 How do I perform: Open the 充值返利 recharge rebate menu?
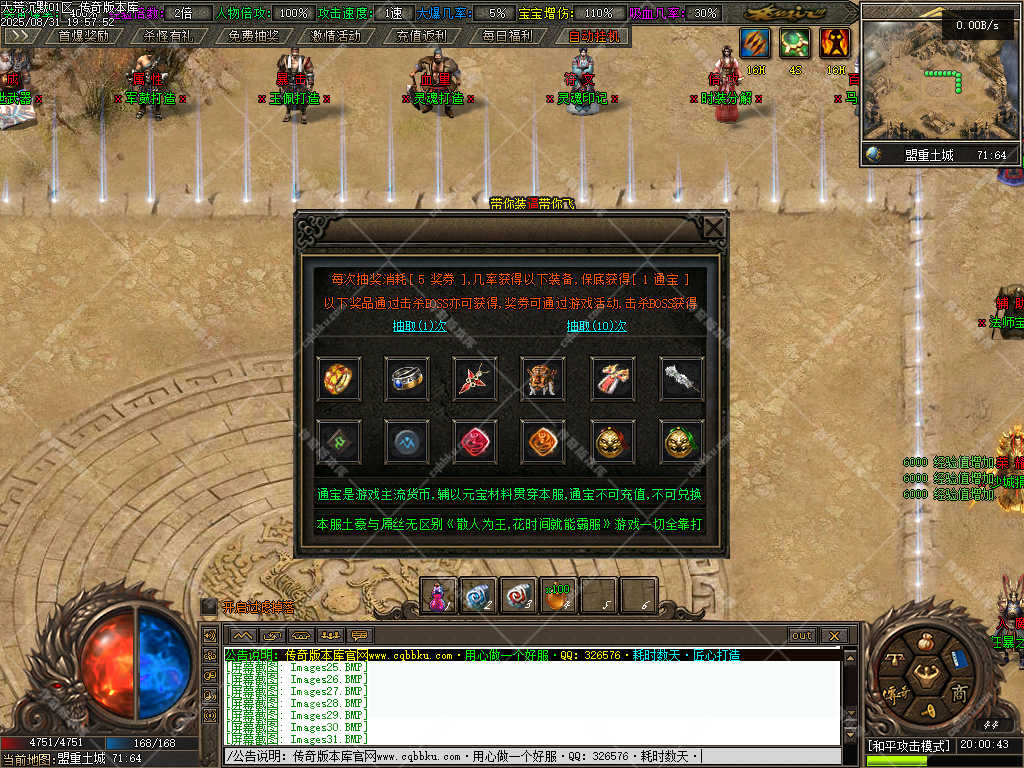tap(421, 35)
